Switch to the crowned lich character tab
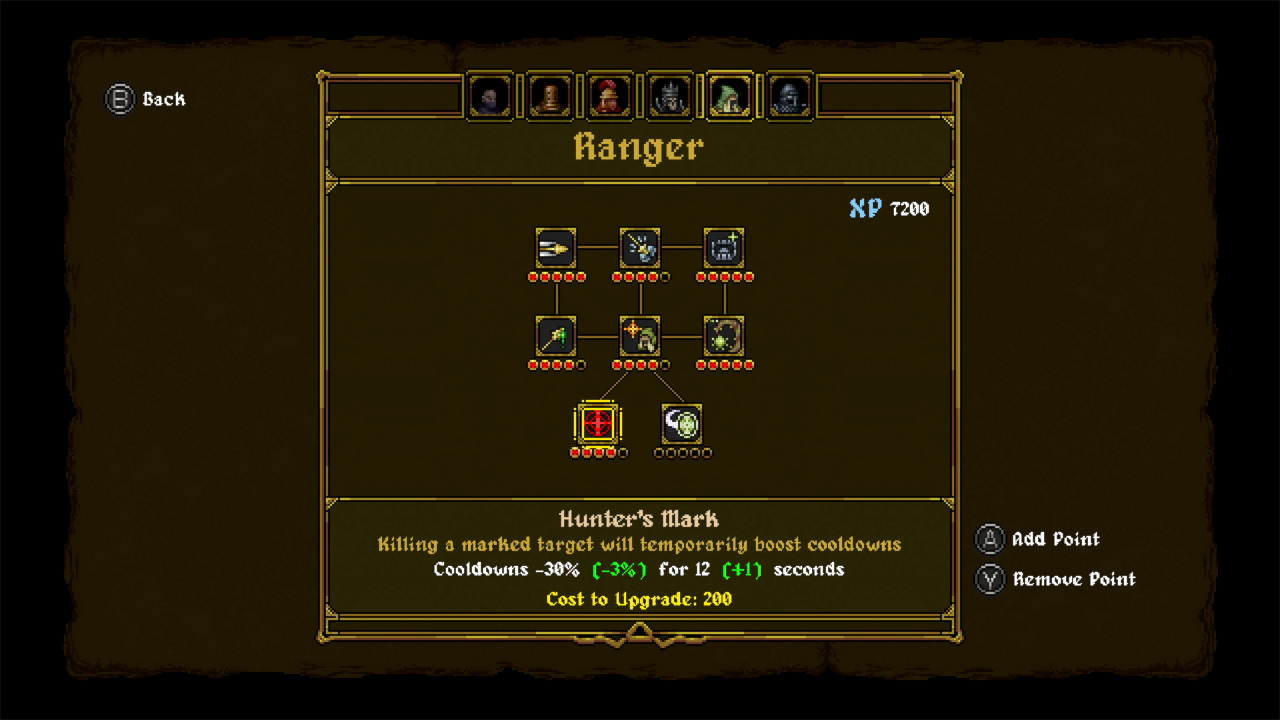The image size is (1280, 720). [669, 95]
